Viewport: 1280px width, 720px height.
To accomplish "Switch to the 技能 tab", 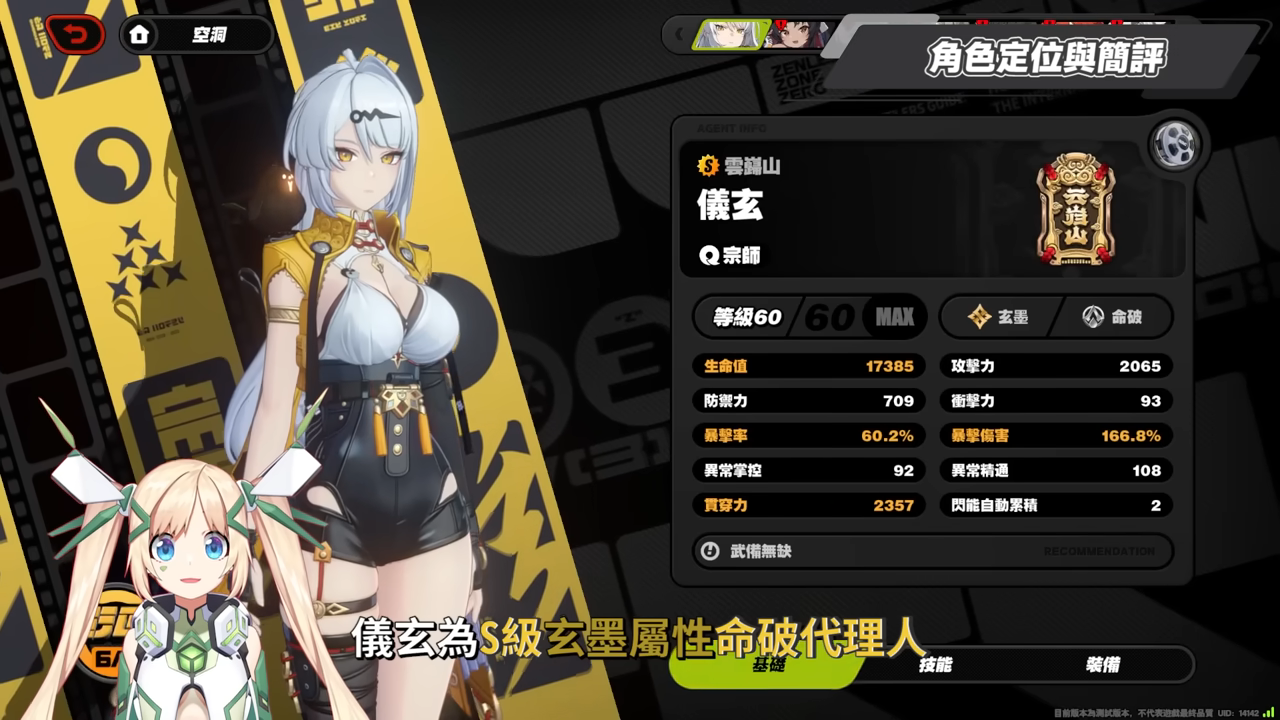I will (935, 665).
